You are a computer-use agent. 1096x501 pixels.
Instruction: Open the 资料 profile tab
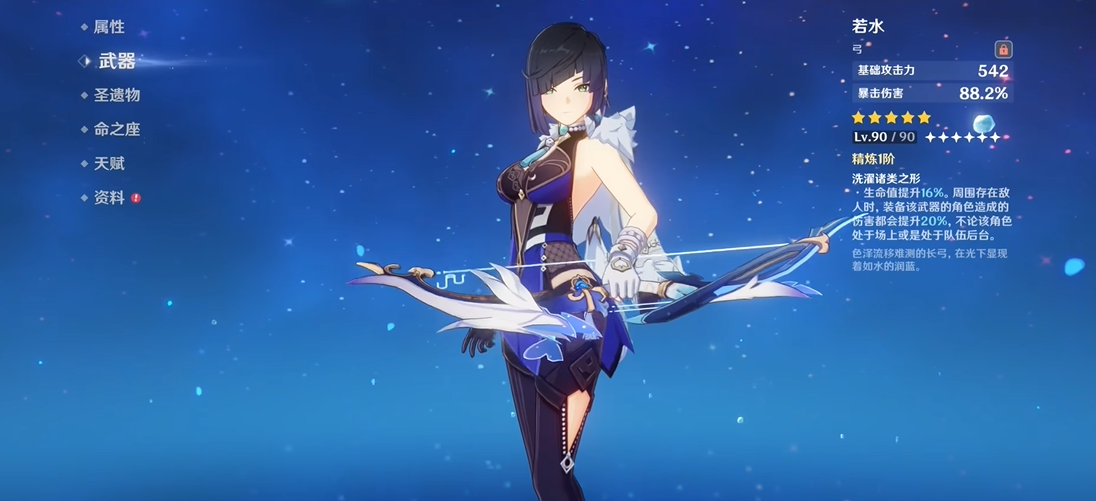click(109, 197)
